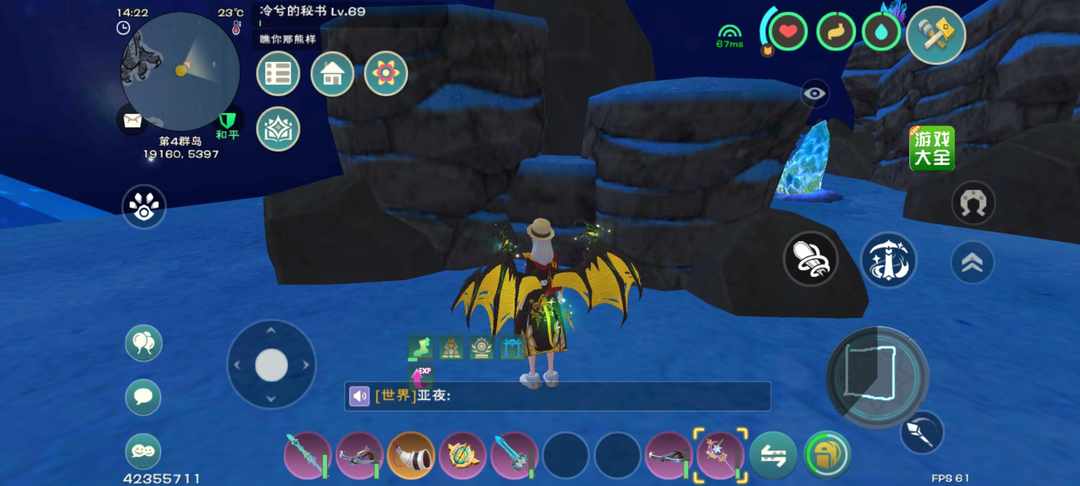Open the lotus book button
This screenshot has height=486, width=1080.
click(278, 128)
